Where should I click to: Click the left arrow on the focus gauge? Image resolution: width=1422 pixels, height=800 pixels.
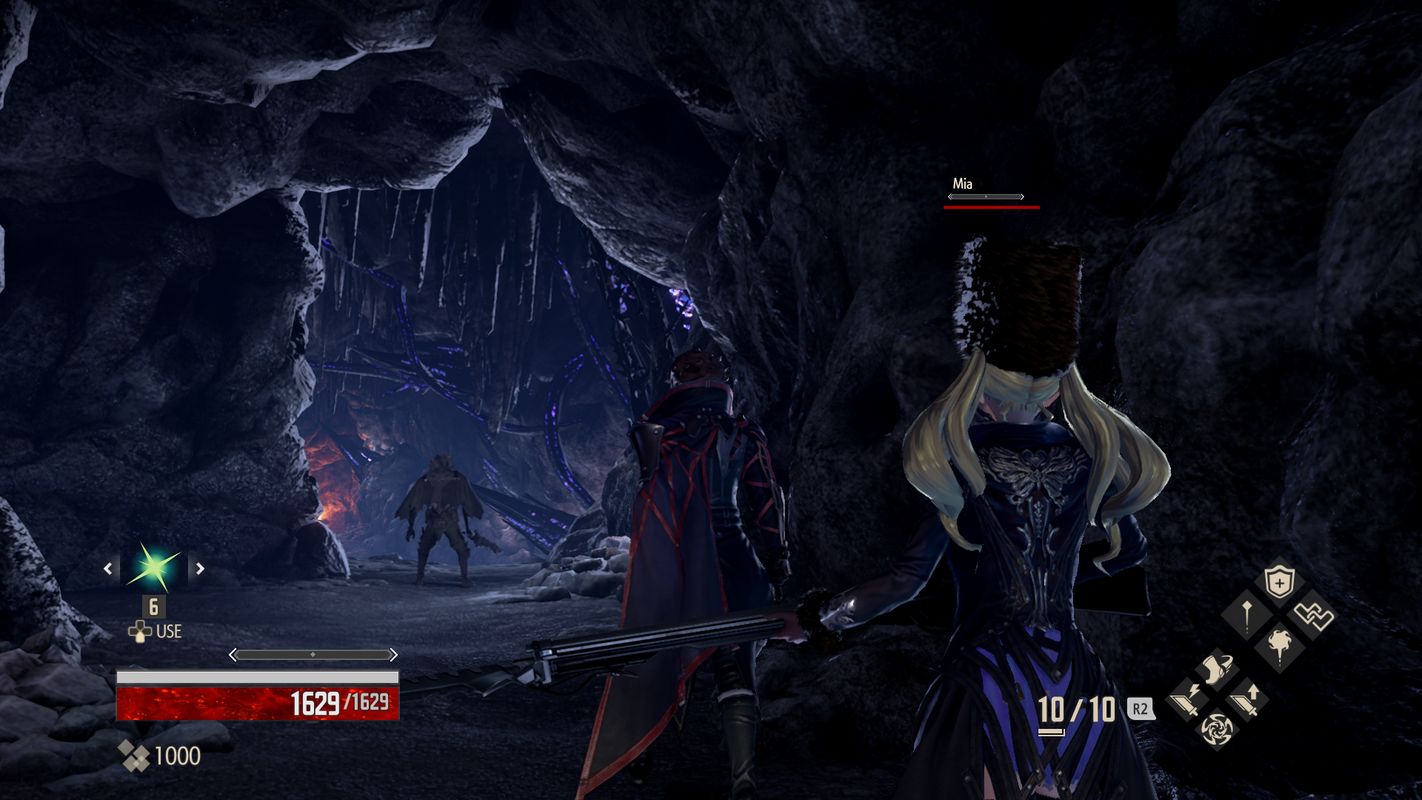point(234,653)
